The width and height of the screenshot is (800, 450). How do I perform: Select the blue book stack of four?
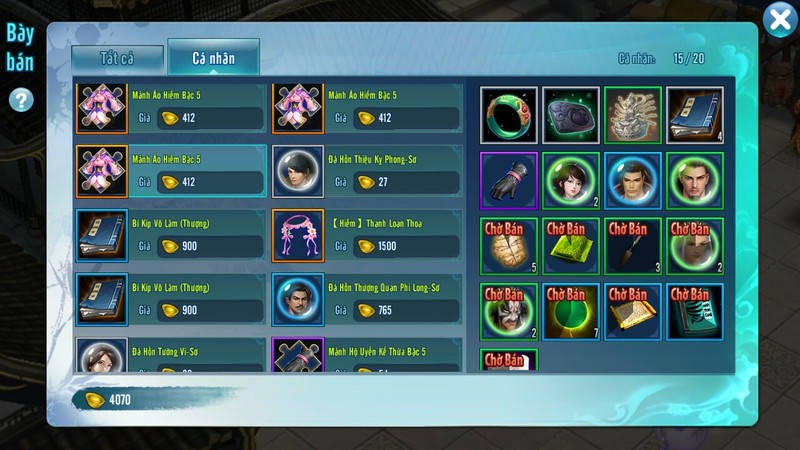click(695, 115)
